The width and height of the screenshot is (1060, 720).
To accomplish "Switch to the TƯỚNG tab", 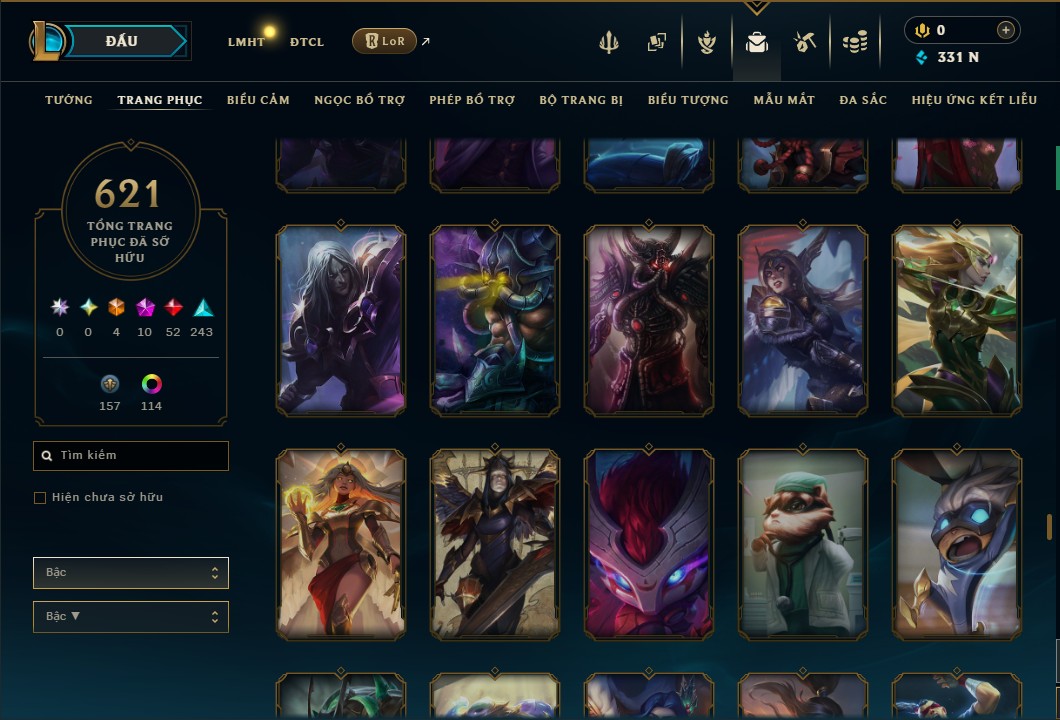I will (x=69, y=100).
